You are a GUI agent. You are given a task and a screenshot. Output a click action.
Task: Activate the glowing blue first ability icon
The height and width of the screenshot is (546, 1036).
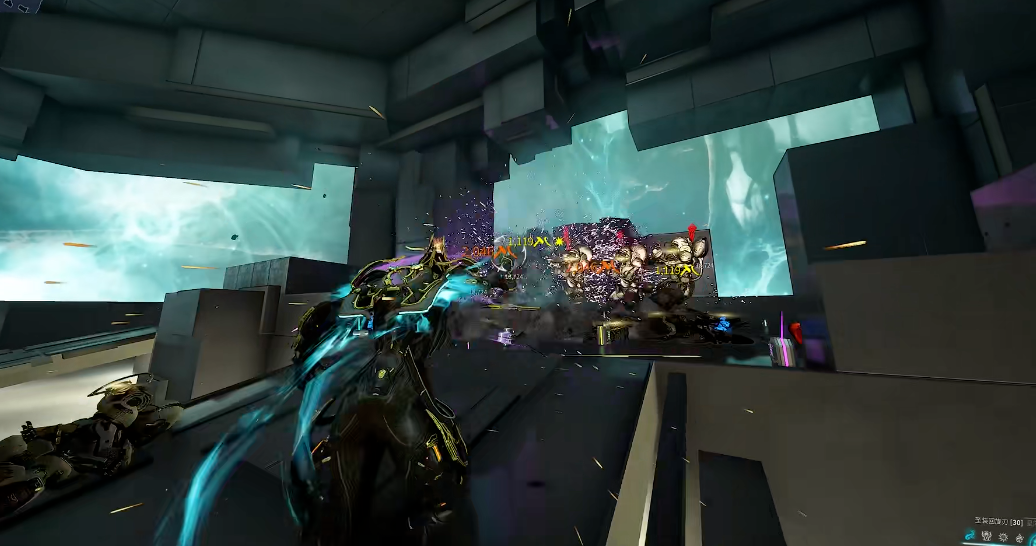point(970,537)
